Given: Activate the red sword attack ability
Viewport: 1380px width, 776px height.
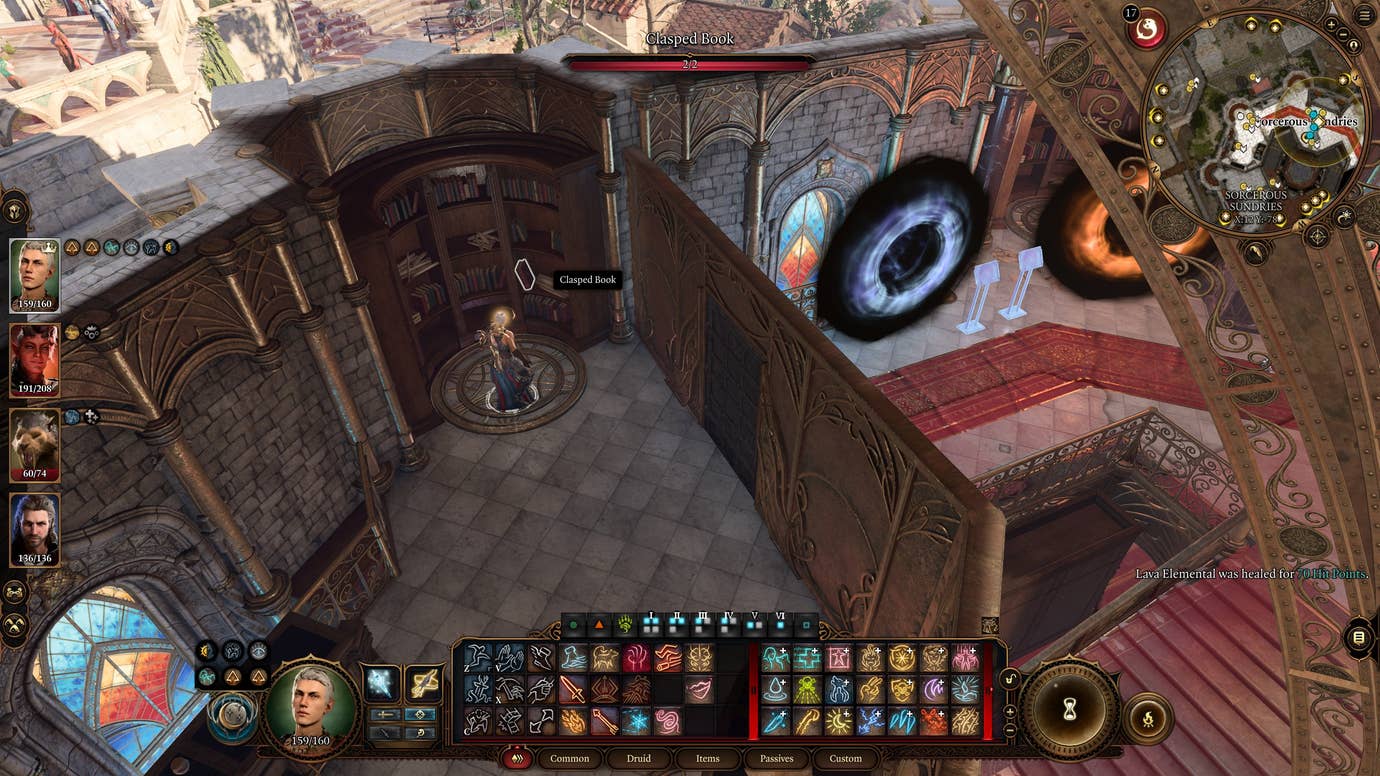Looking at the screenshot, I should coord(573,689).
